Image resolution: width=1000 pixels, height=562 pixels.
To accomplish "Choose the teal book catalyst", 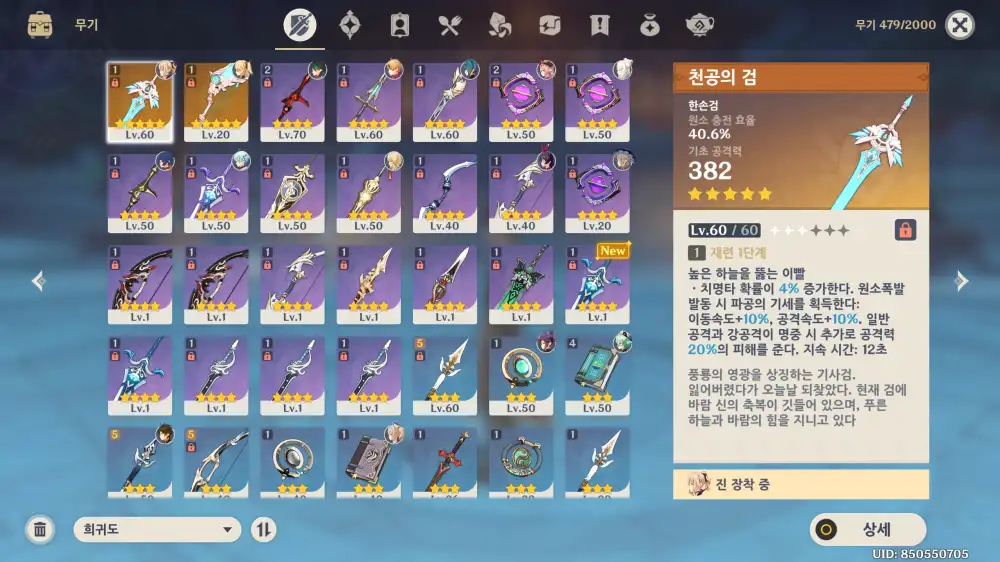I will 597,374.
